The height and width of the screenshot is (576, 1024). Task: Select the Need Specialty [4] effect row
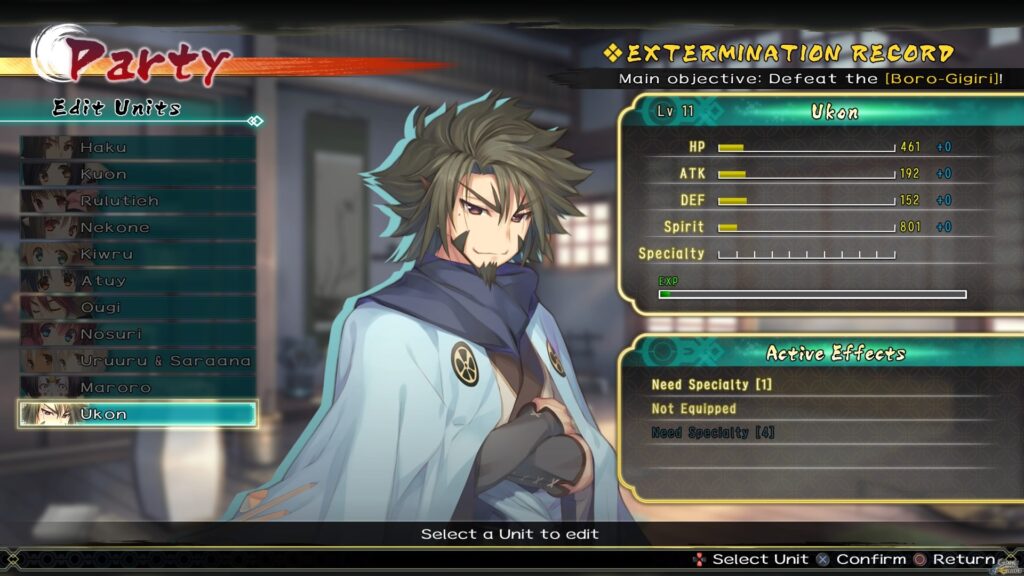pyautogui.click(x=820, y=433)
